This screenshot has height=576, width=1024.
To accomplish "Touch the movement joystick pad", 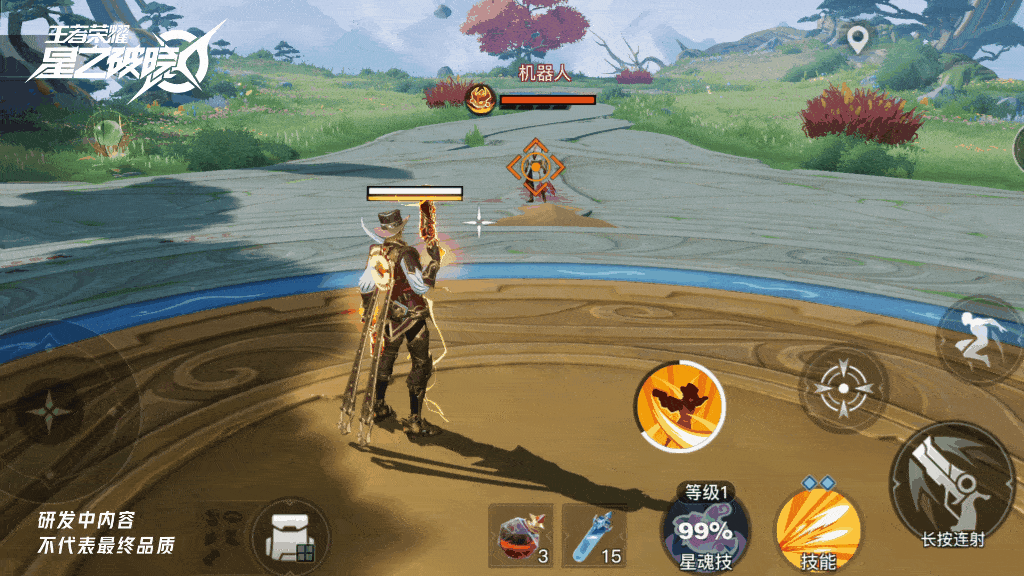I will [47, 414].
